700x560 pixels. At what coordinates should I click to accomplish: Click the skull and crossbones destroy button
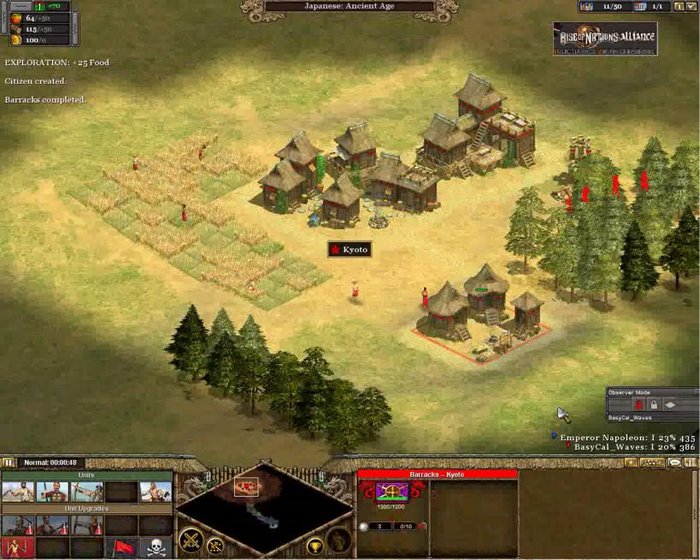(156, 547)
